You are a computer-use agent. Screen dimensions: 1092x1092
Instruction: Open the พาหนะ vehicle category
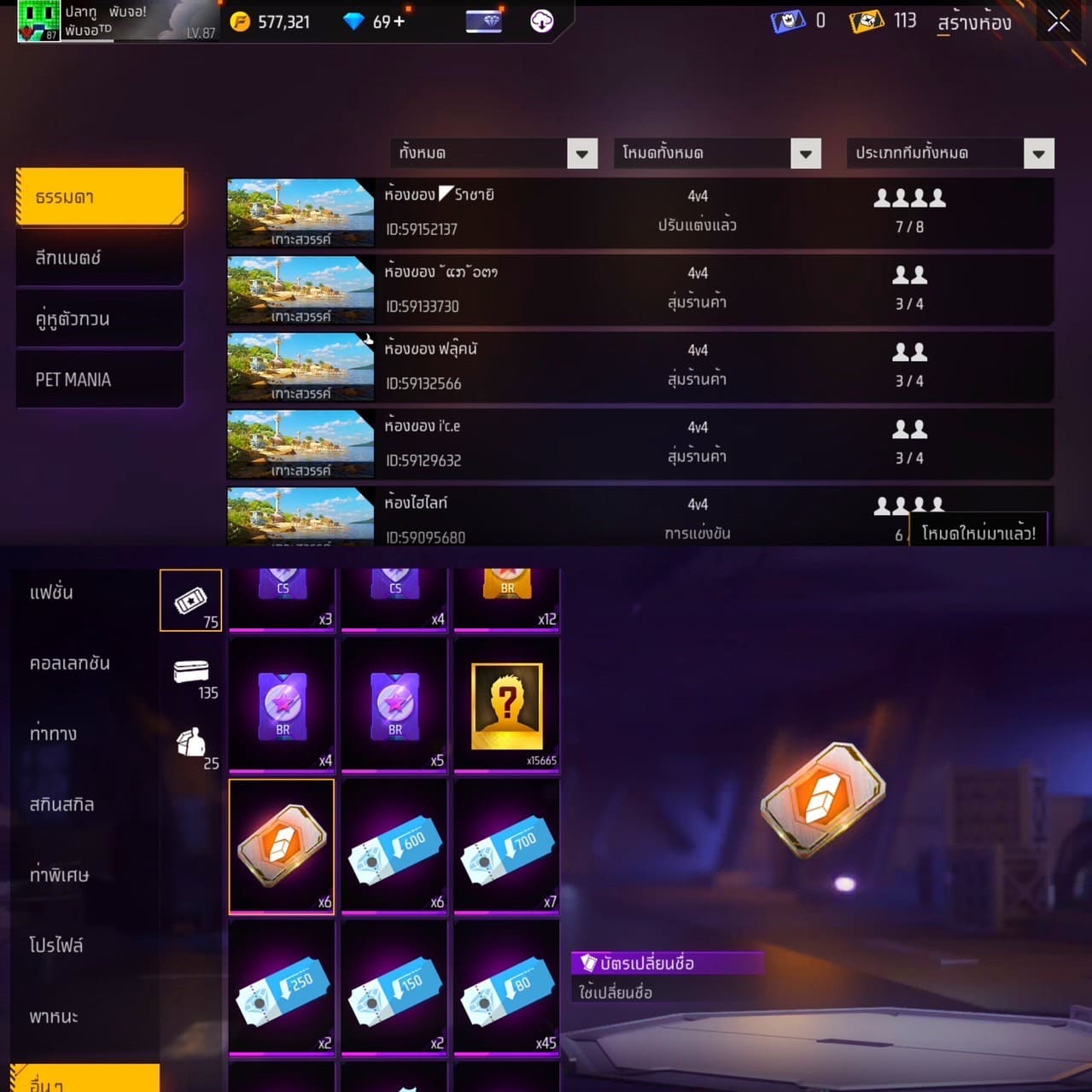(54, 1016)
